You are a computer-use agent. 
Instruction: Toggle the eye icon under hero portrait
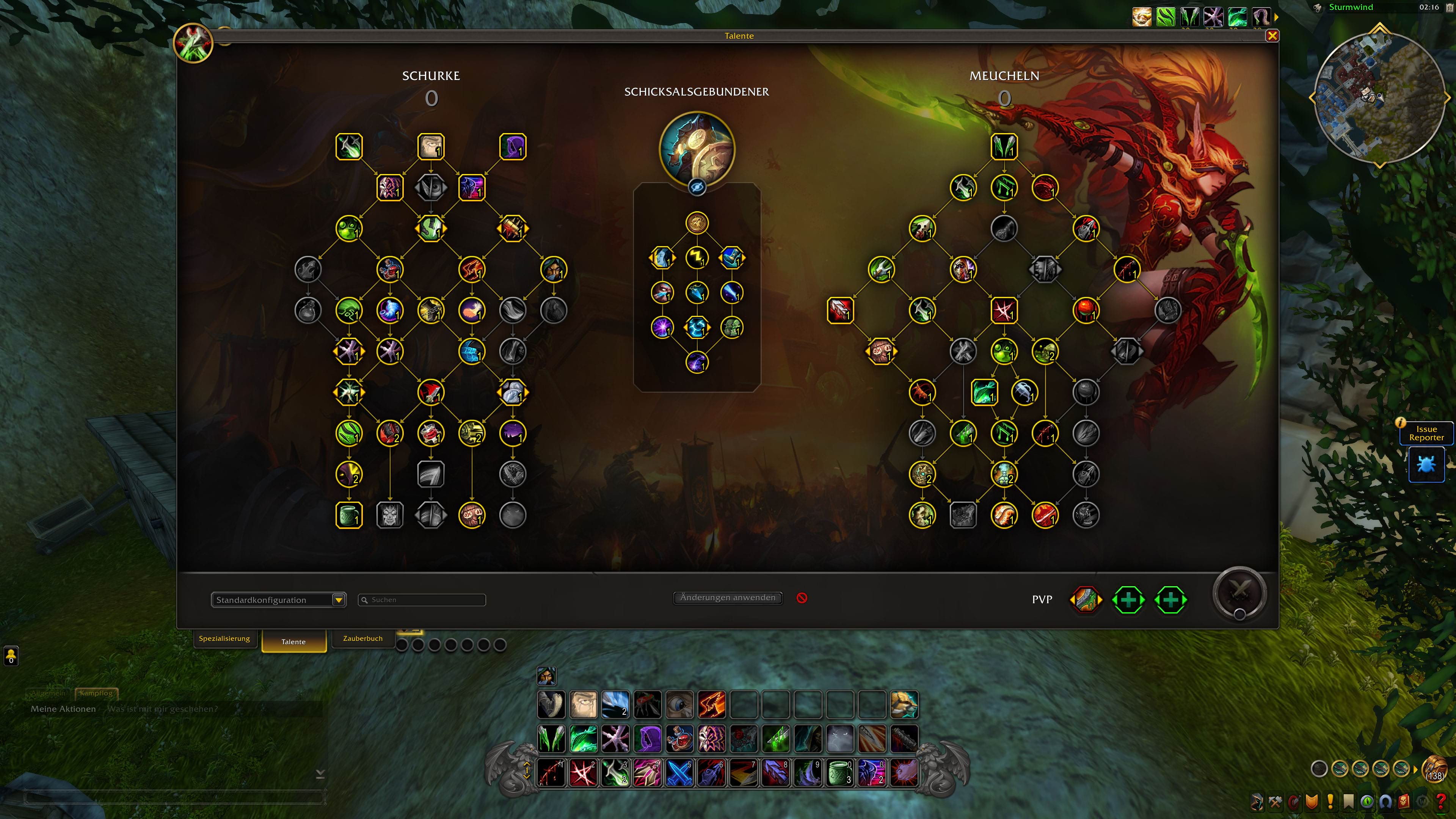click(697, 187)
